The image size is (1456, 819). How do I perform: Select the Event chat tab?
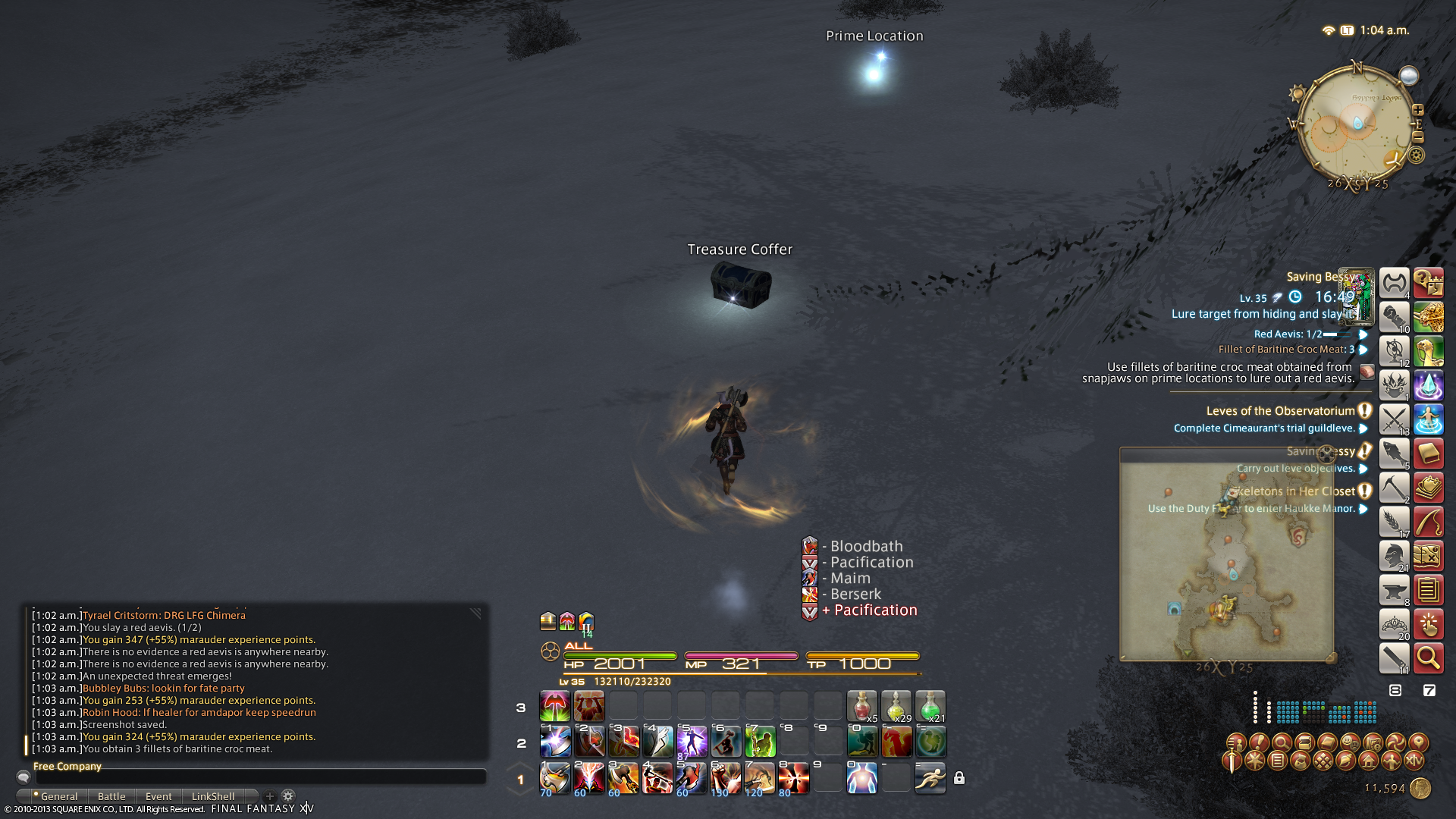tap(158, 796)
